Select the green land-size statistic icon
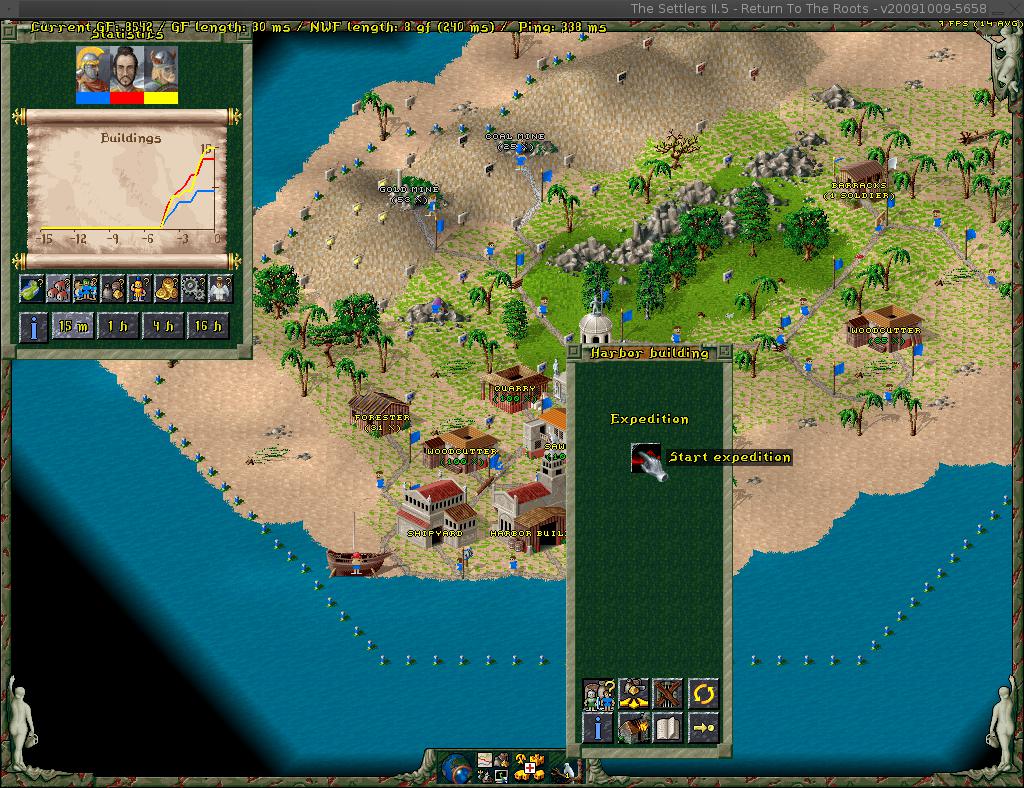 point(32,289)
